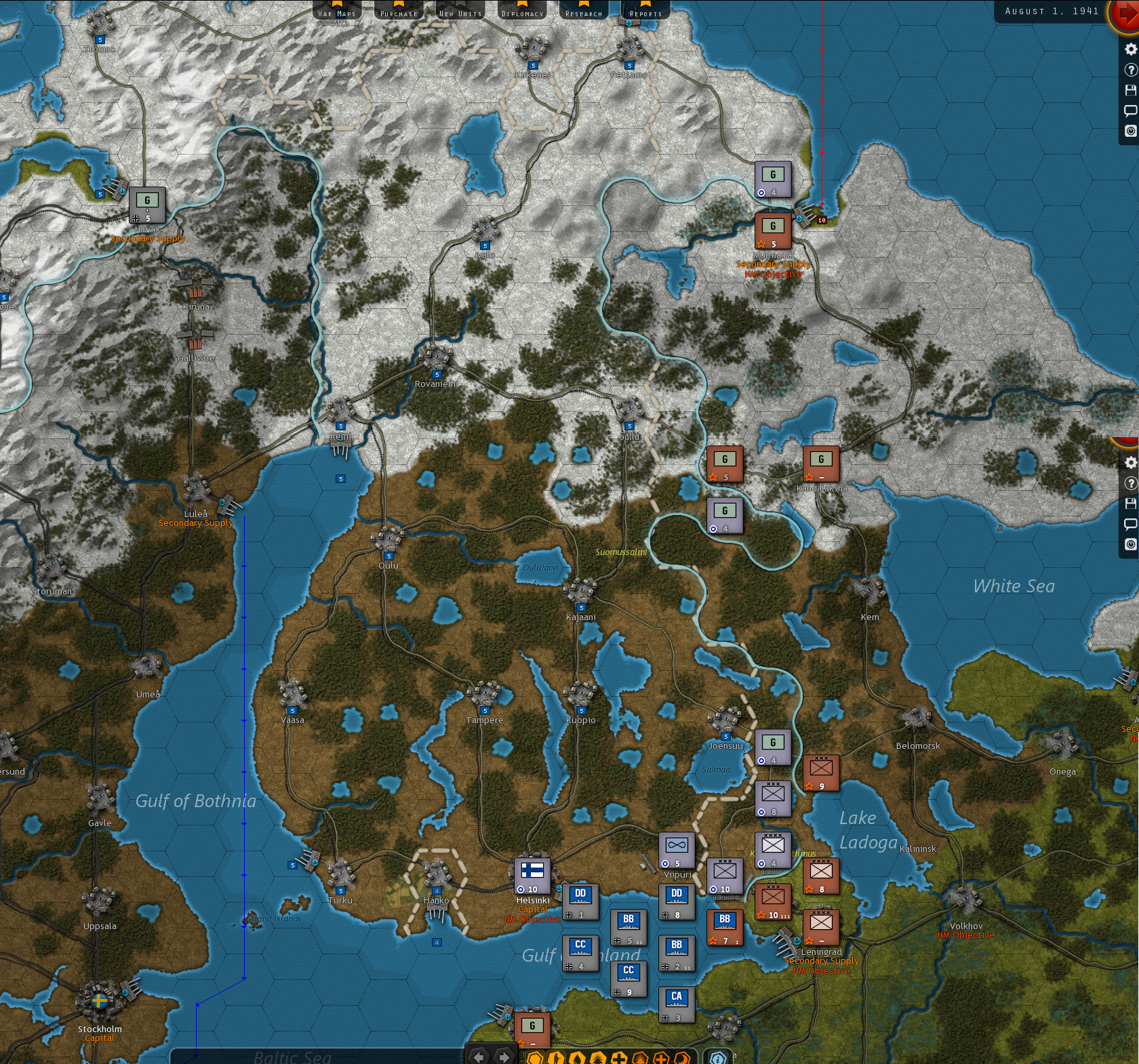
Task: Select the garrison counter at Murmansk
Action: tap(772, 230)
